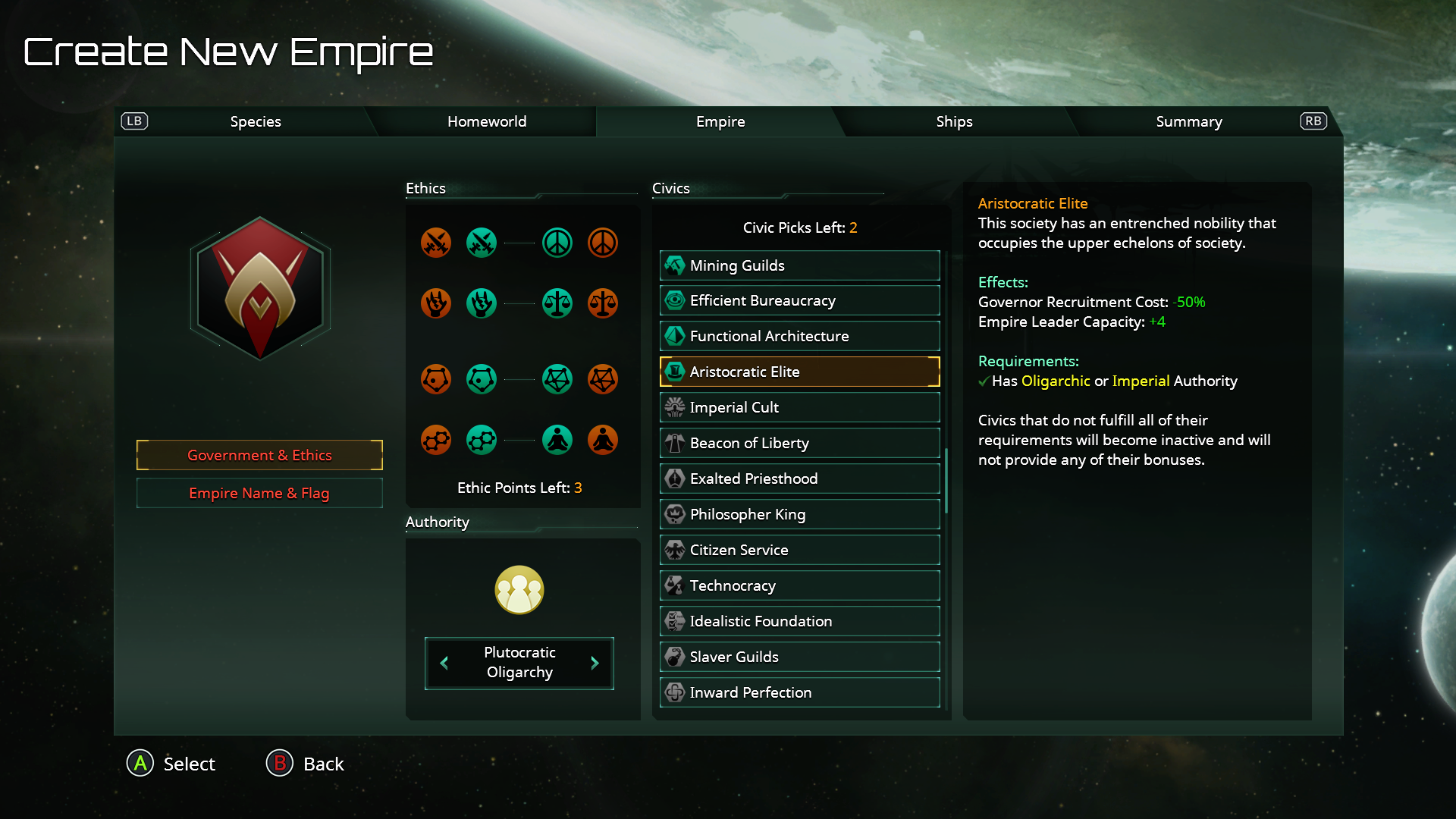Select the teal peace symbol ethic
Viewport: 1456px width, 819px height.
pos(557,243)
